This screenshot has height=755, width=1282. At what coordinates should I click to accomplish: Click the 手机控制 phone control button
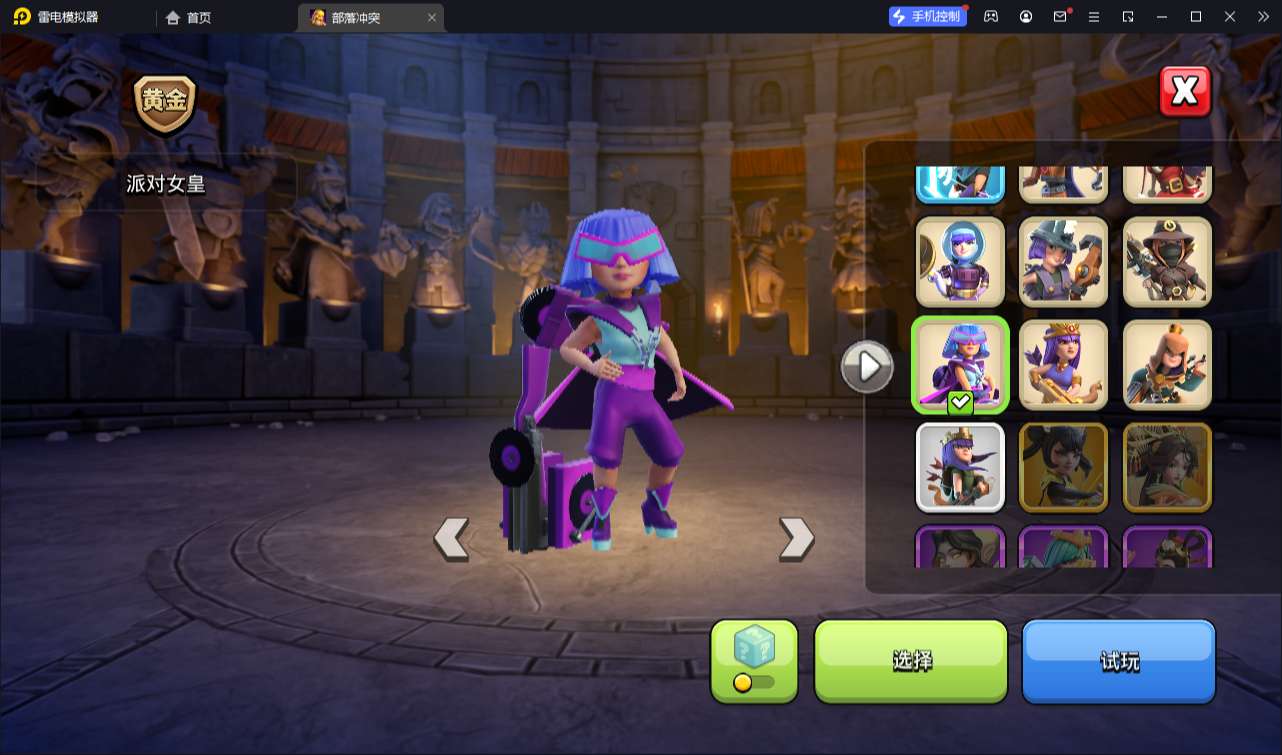(x=927, y=16)
